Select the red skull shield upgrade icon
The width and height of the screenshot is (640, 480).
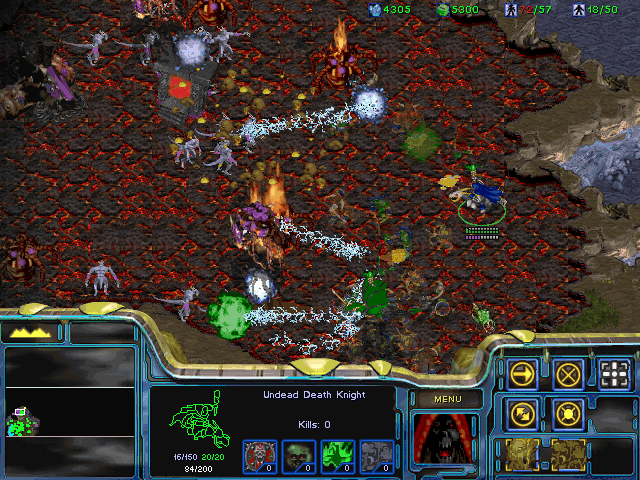point(258,455)
